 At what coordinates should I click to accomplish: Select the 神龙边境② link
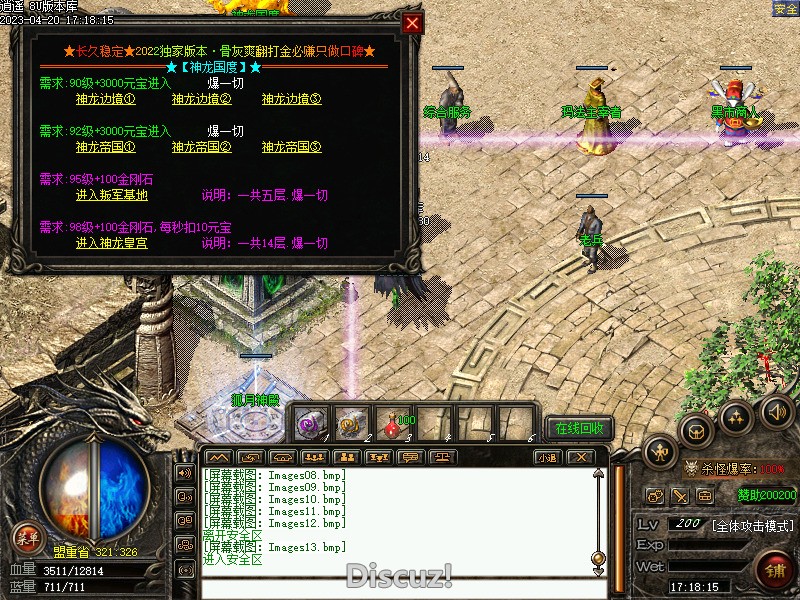[x=201, y=99]
